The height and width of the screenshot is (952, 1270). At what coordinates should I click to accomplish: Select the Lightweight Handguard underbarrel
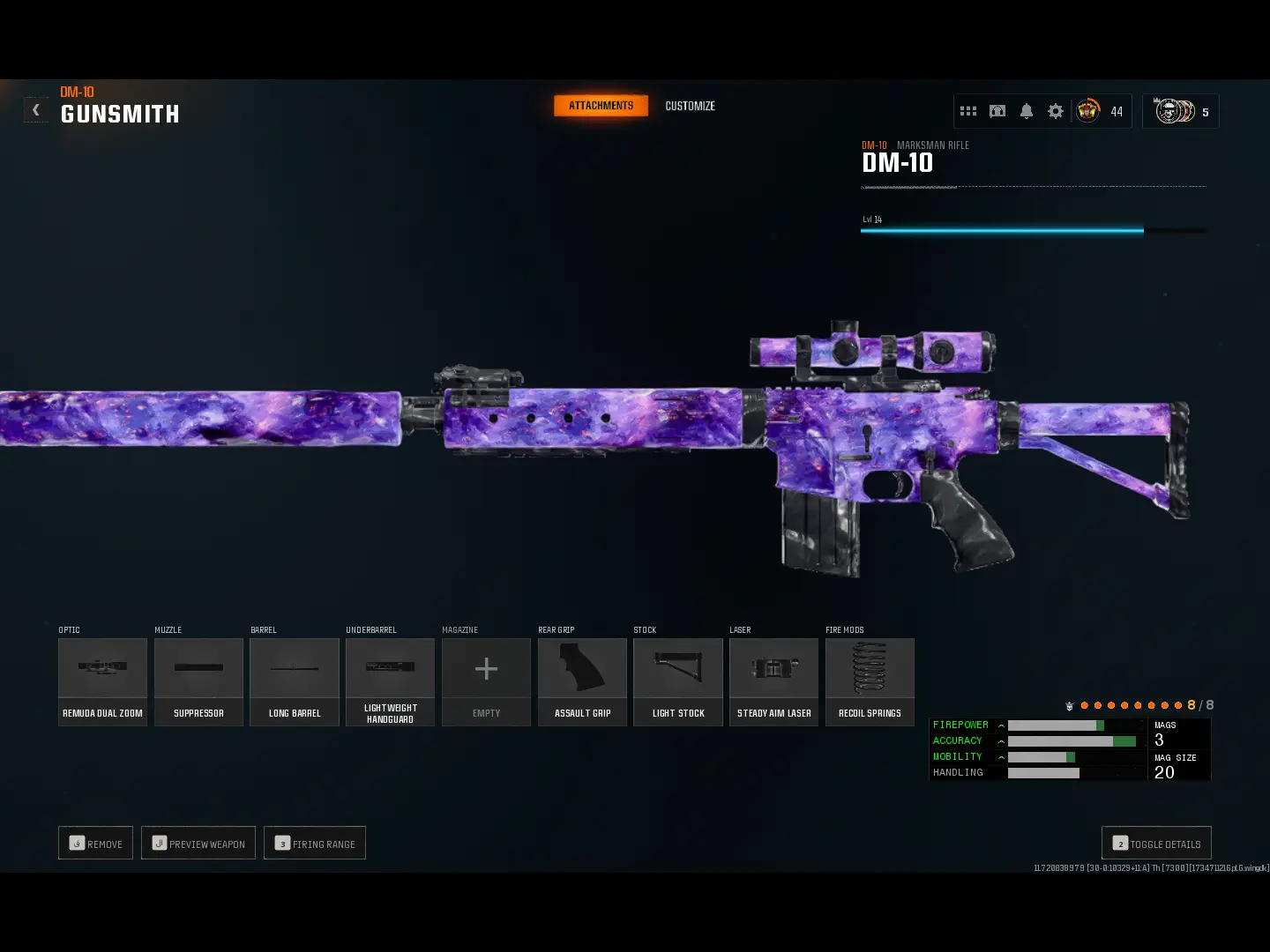tap(390, 681)
